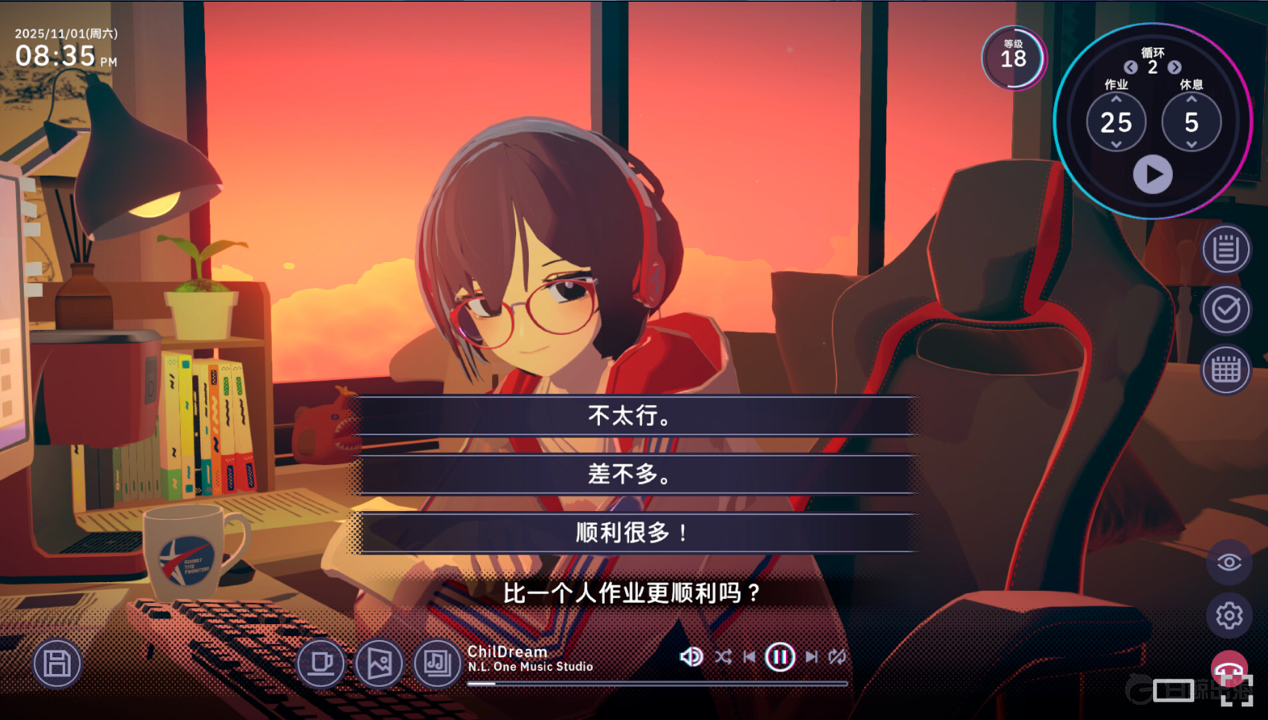Lower the 休息 break minutes with the down arrow
The image size is (1268, 720).
pyautogui.click(x=1191, y=145)
